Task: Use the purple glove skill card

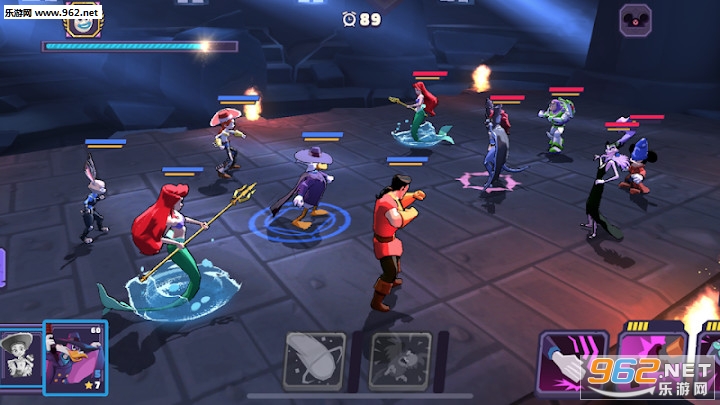Action: (573, 364)
